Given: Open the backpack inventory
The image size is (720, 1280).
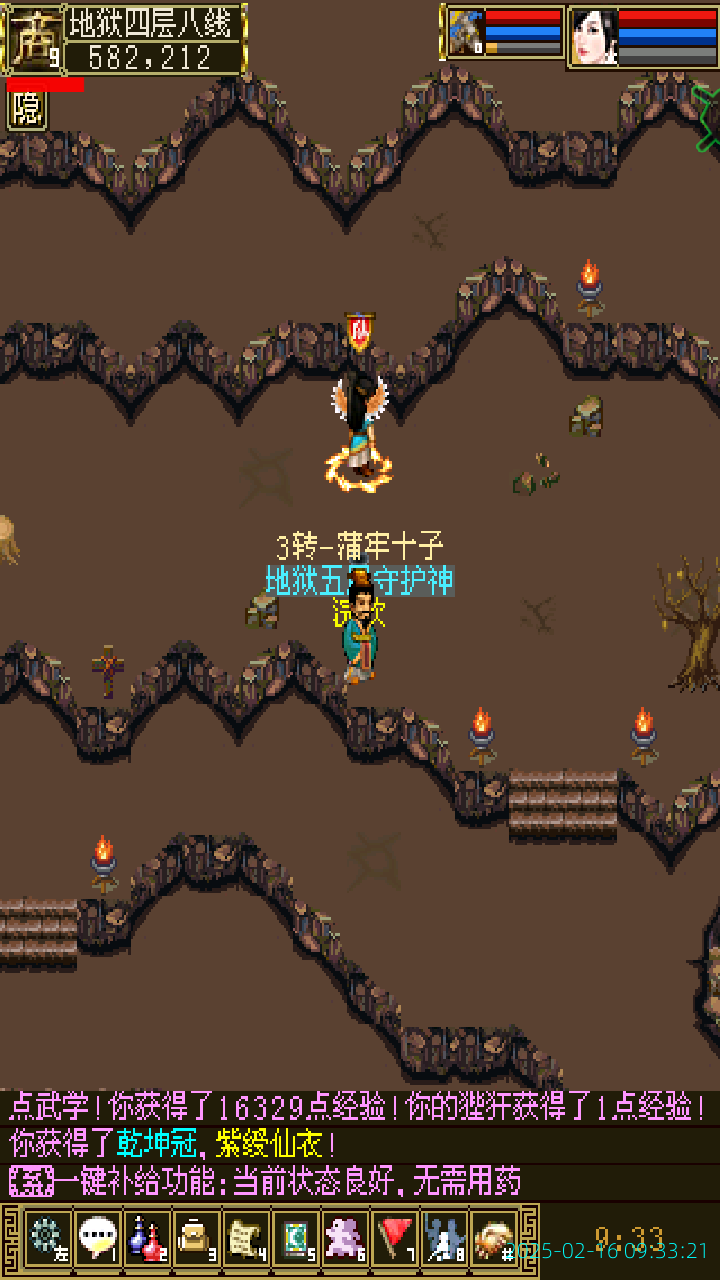Looking at the screenshot, I should (196, 1239).
